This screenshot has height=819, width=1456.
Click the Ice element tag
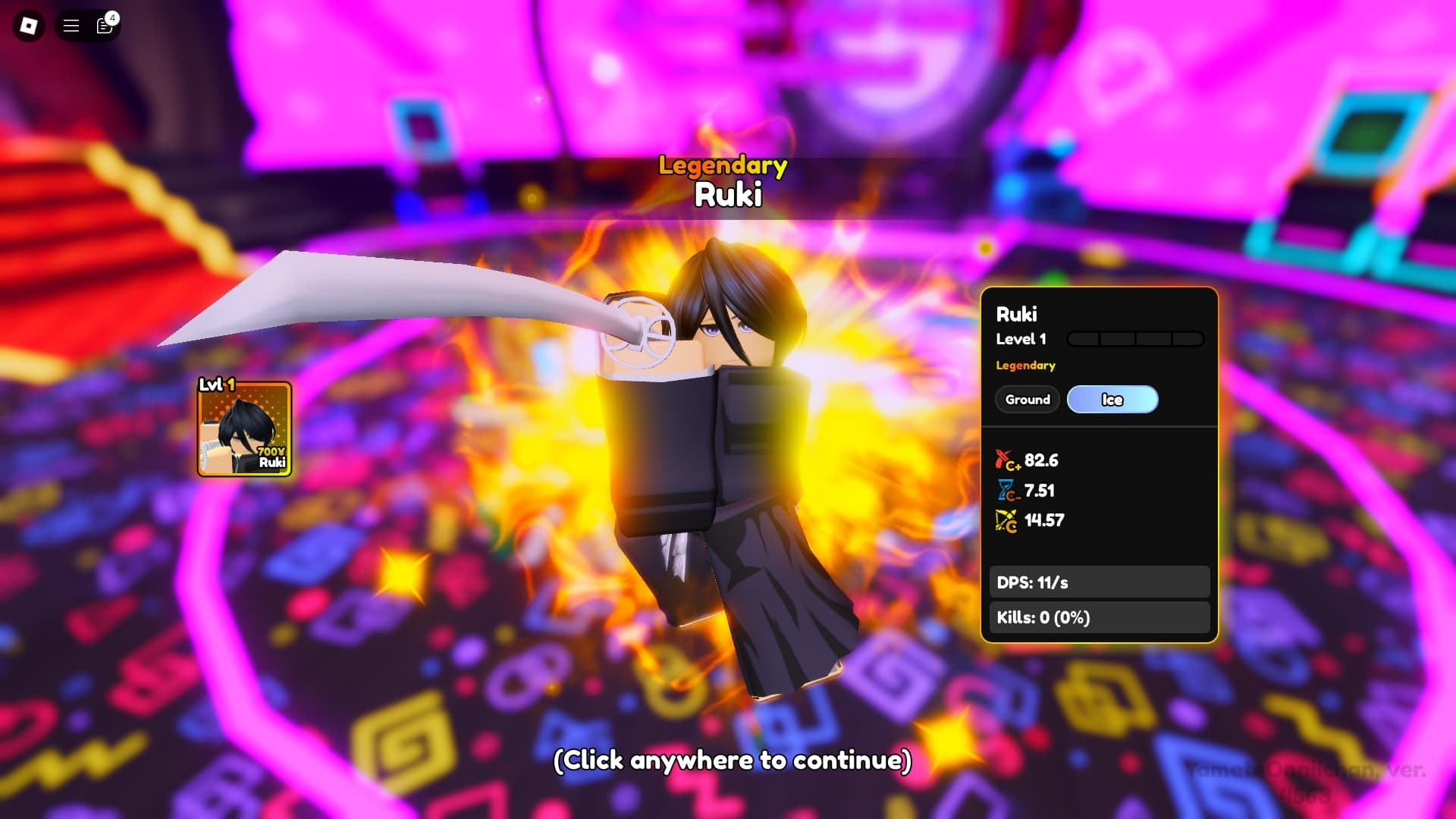[1112, 400]
